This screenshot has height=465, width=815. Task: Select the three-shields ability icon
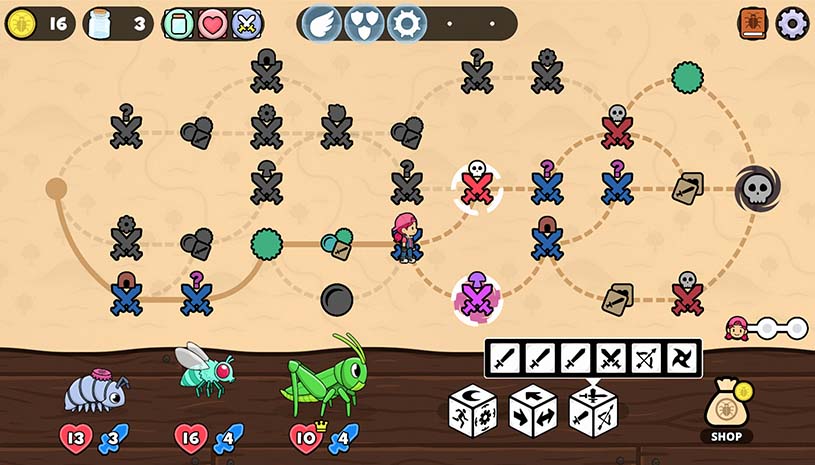click(364, 23)
